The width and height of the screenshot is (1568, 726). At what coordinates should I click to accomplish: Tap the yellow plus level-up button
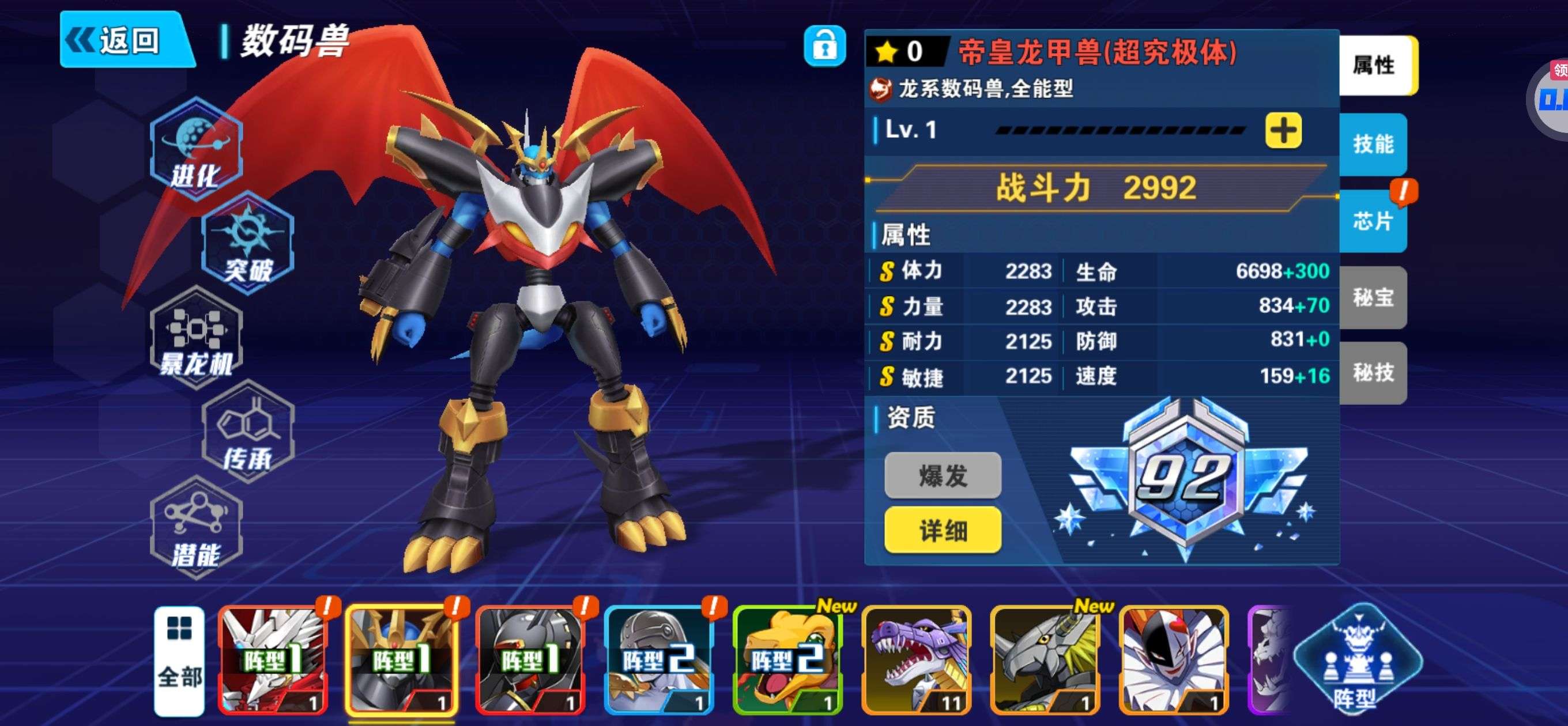(x=1283, y=130)
